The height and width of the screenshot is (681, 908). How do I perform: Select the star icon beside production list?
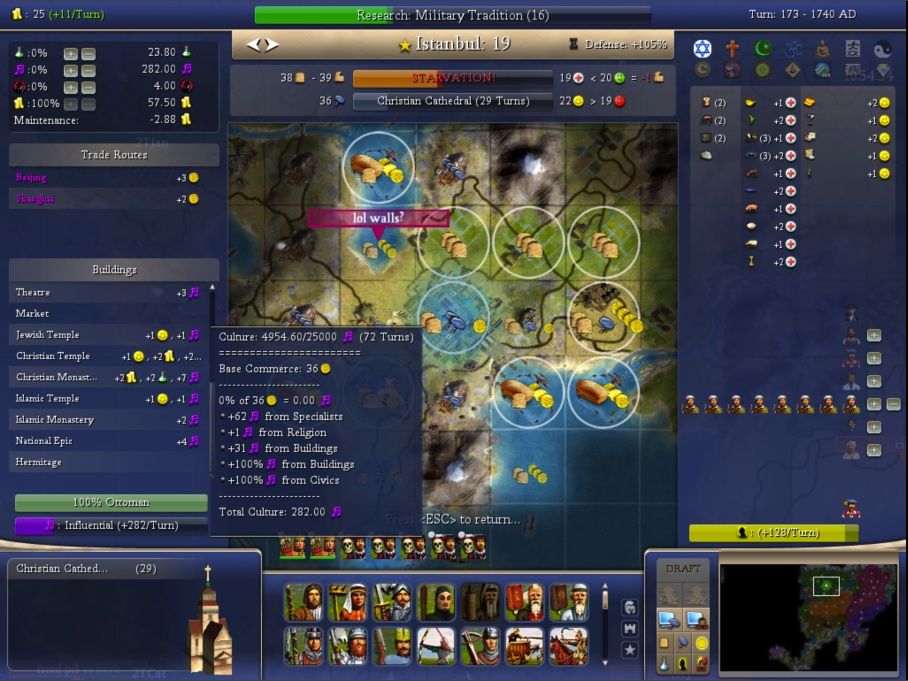(630, 650)
